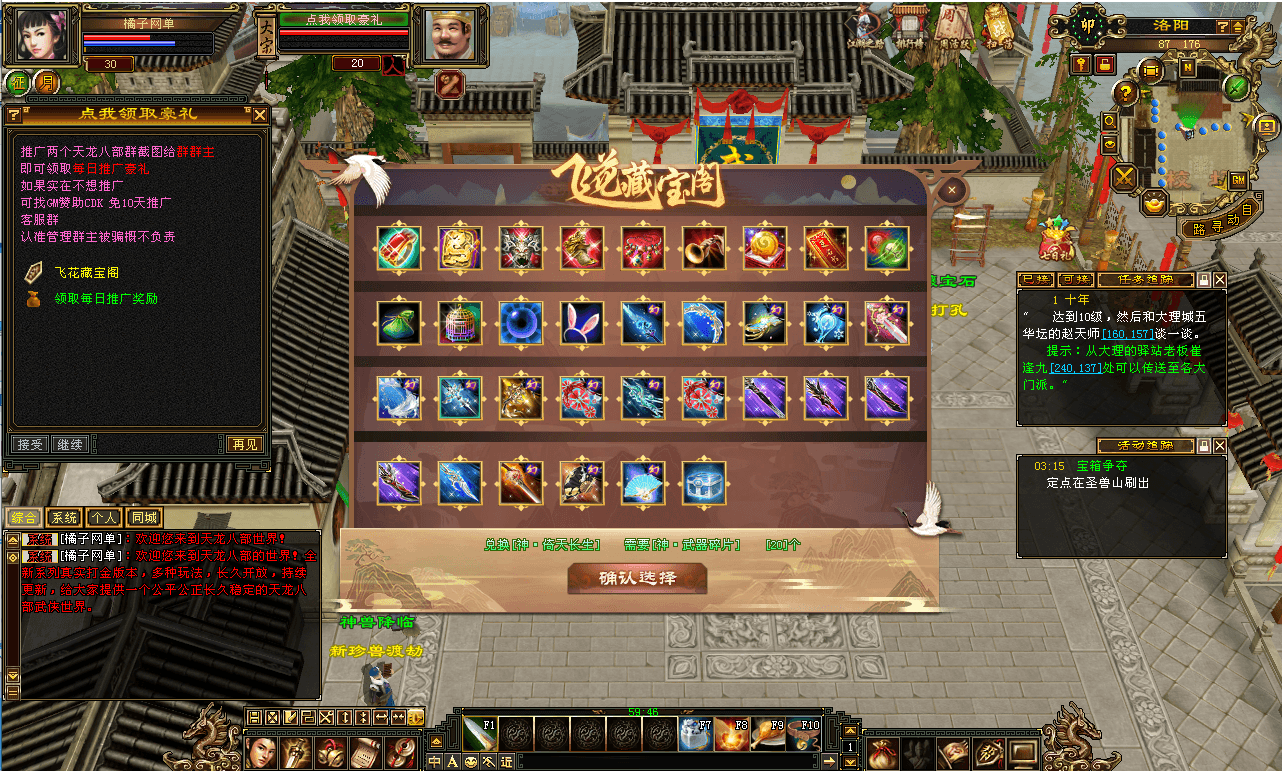The image size is (1282, 771).
Task: Switch chat to the 同城 tab
Action: (144, 517)
